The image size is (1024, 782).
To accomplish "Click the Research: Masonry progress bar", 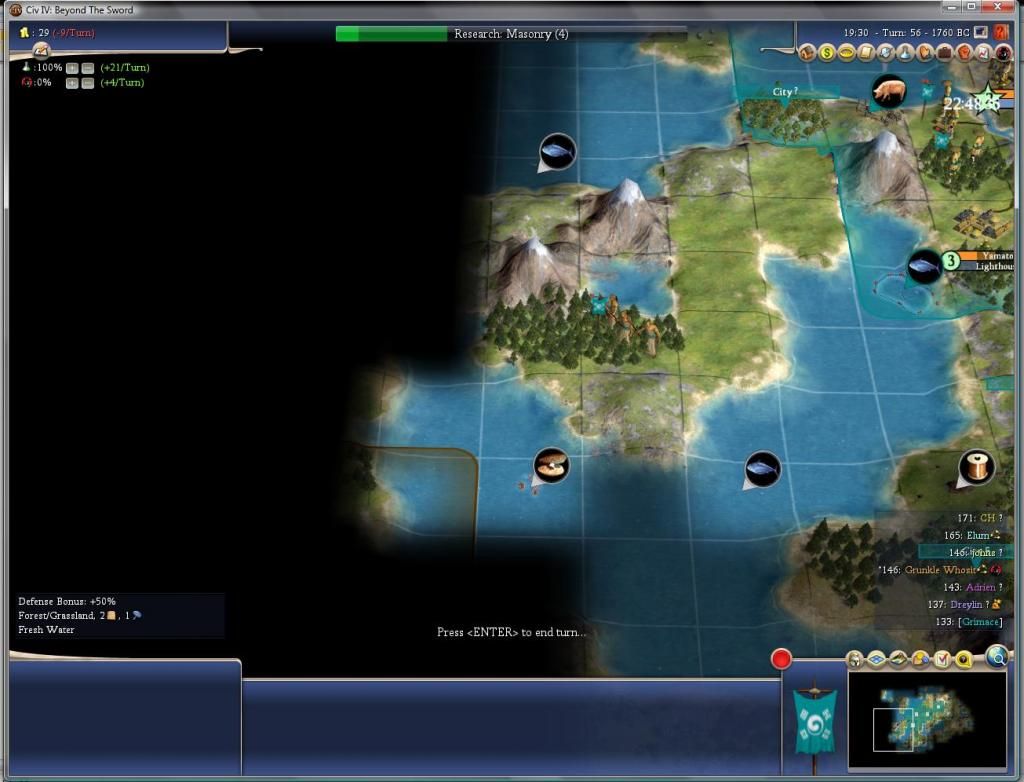I will (x=511, y=34).
